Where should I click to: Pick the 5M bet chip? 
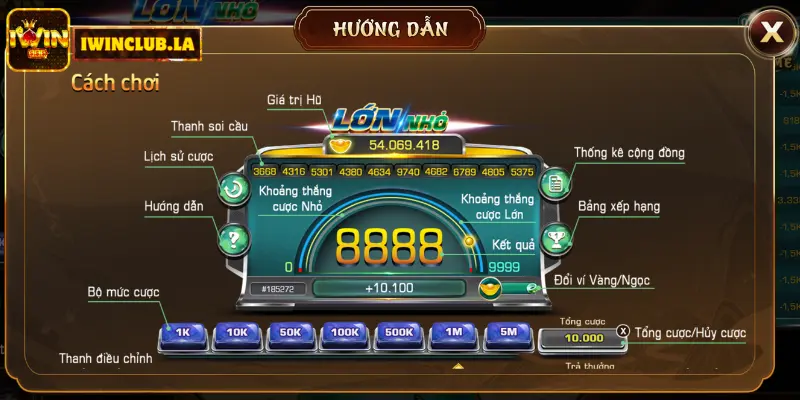[x=508, y=332]
